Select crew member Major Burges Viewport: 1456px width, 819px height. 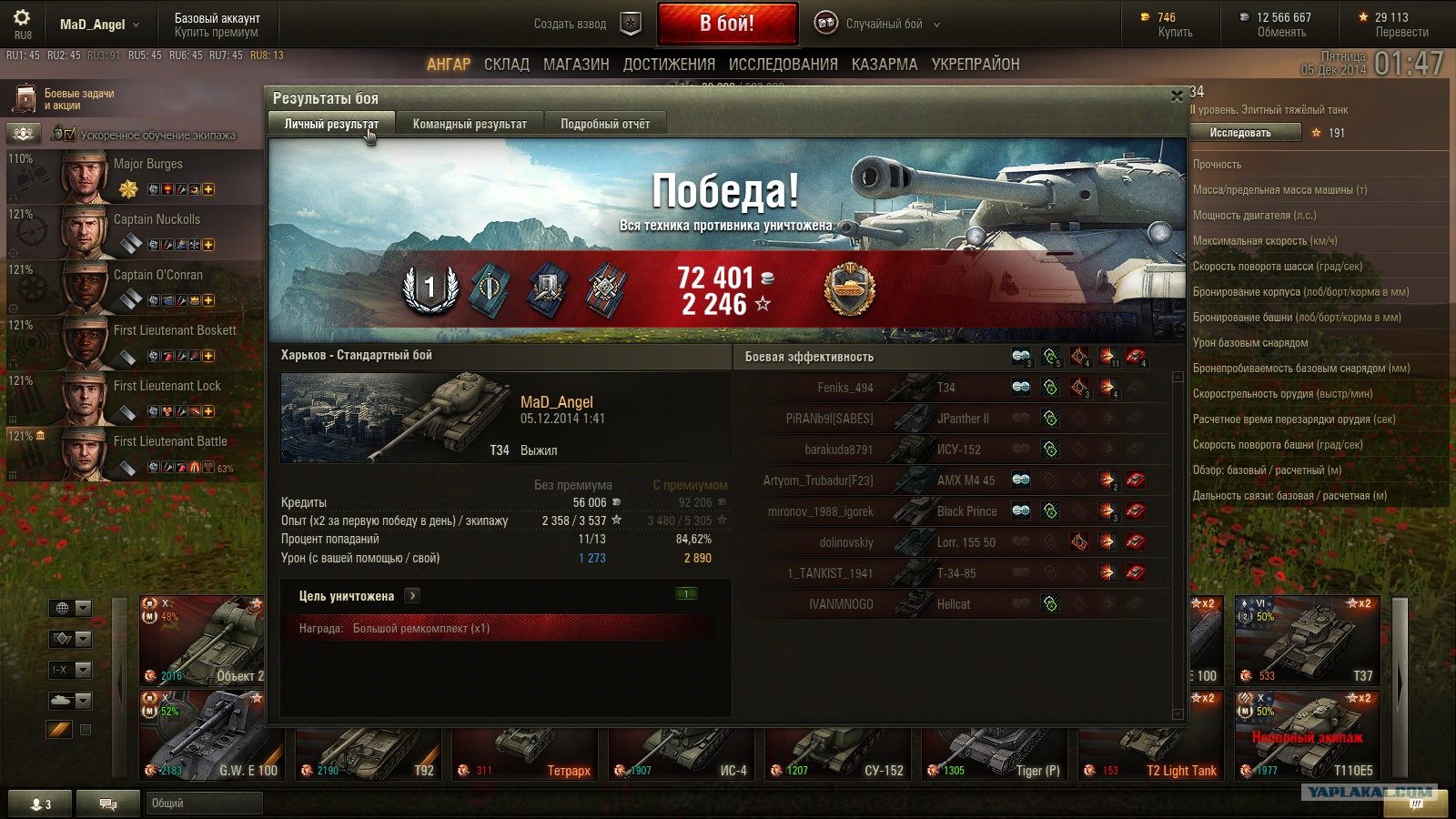tap(136, 176)
